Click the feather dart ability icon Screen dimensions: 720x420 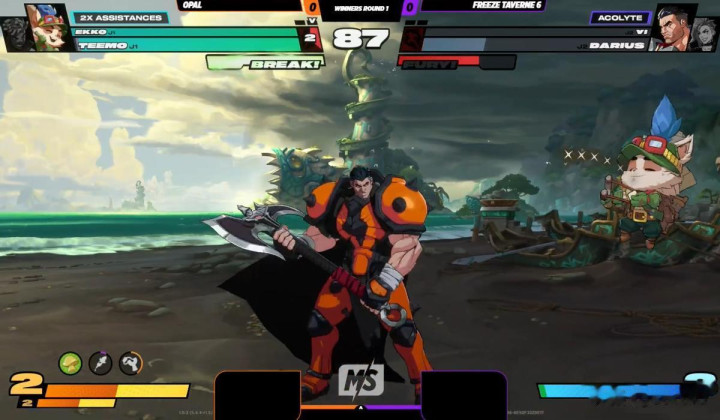pos(100,363)
